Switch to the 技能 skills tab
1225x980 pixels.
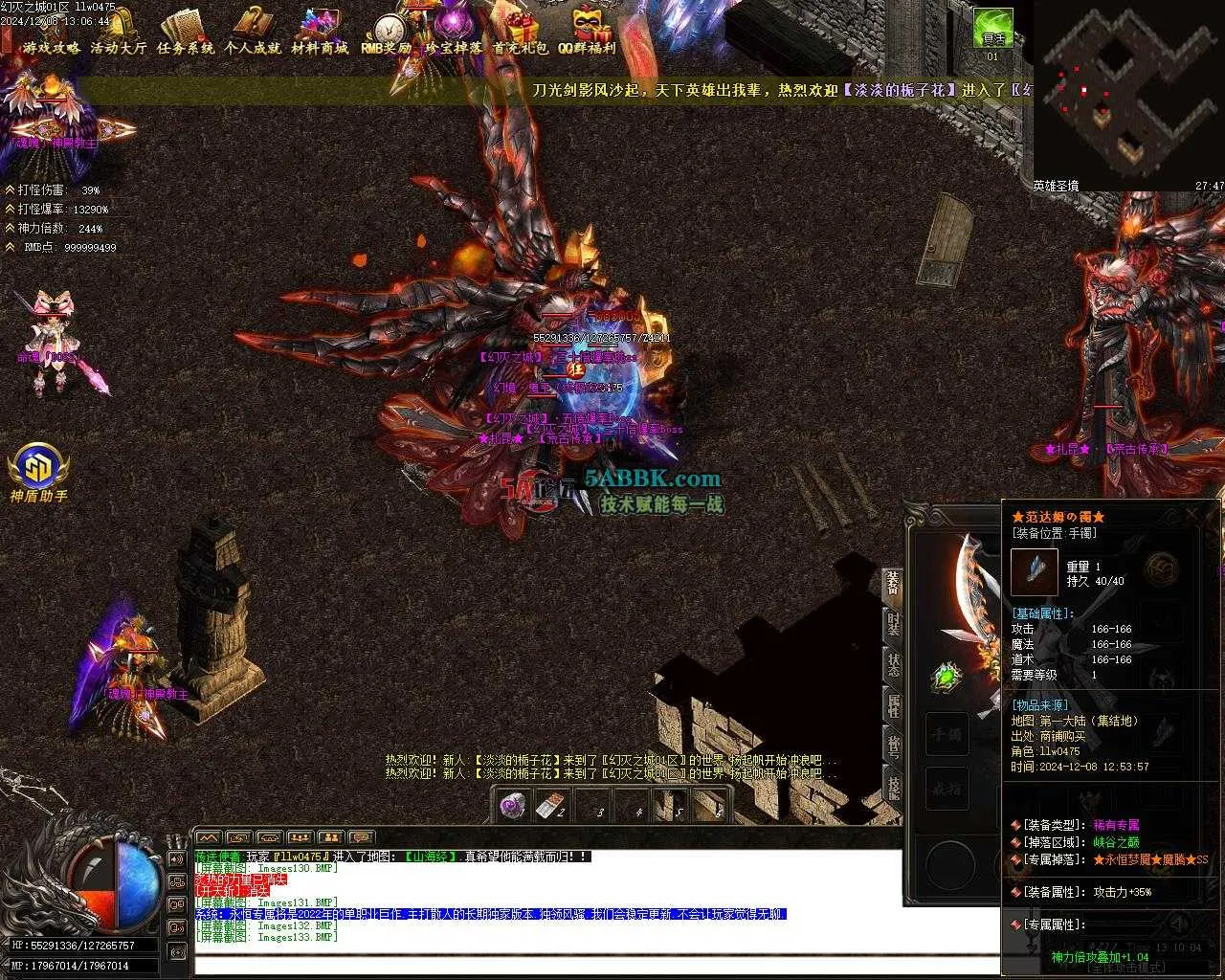pos(893,788)
